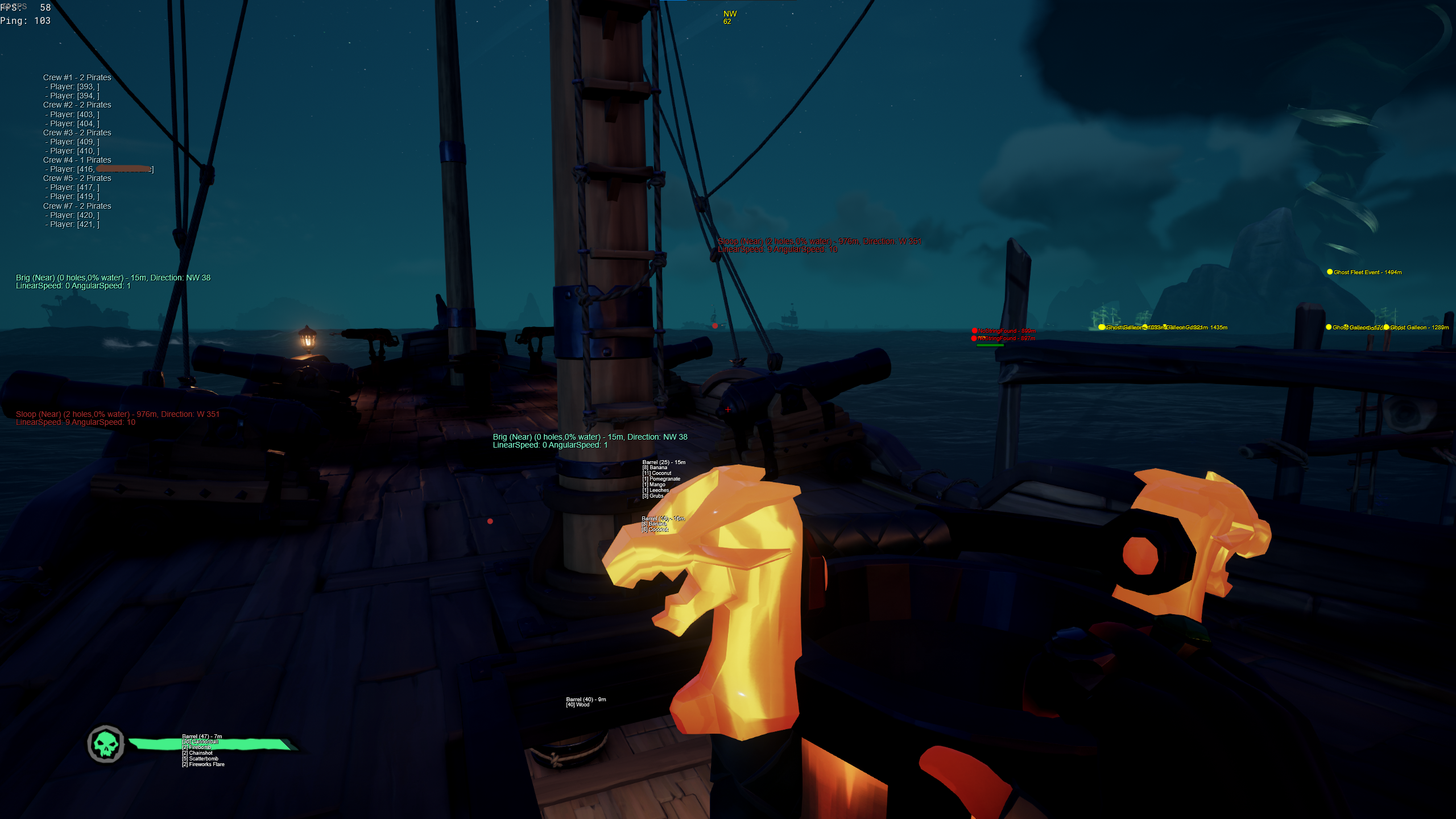
Task: Choose the Crew #1 header in crew list
Action: (x=77, y=77)
